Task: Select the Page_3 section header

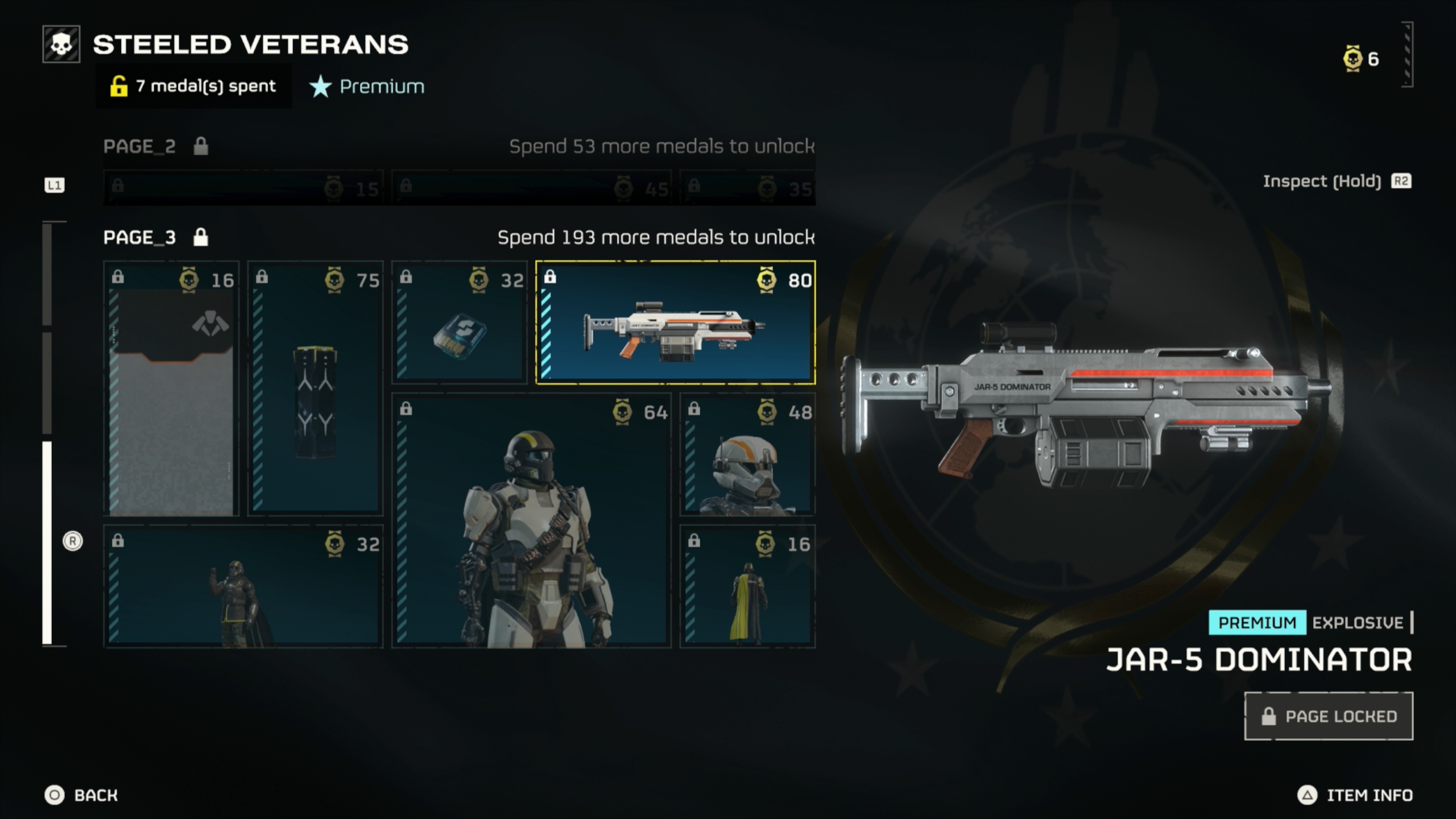Action: [140, 237]
